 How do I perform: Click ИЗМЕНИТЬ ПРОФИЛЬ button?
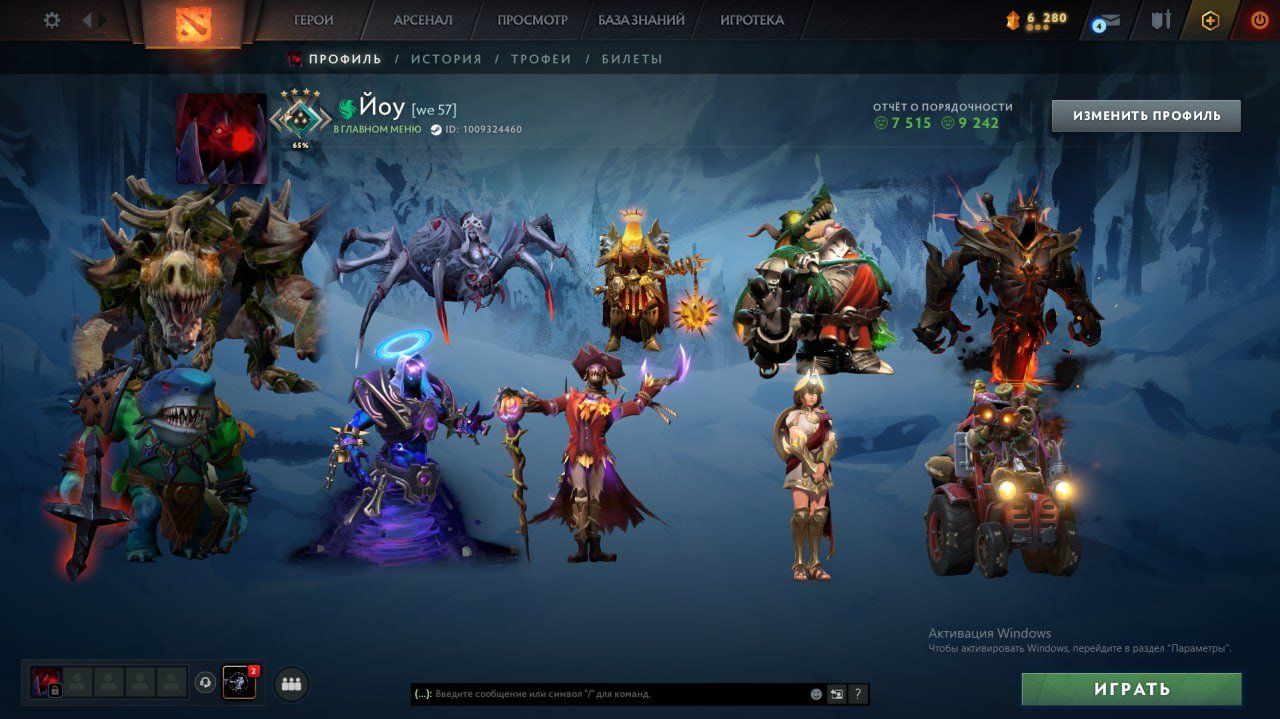(x=1146, y=116)
